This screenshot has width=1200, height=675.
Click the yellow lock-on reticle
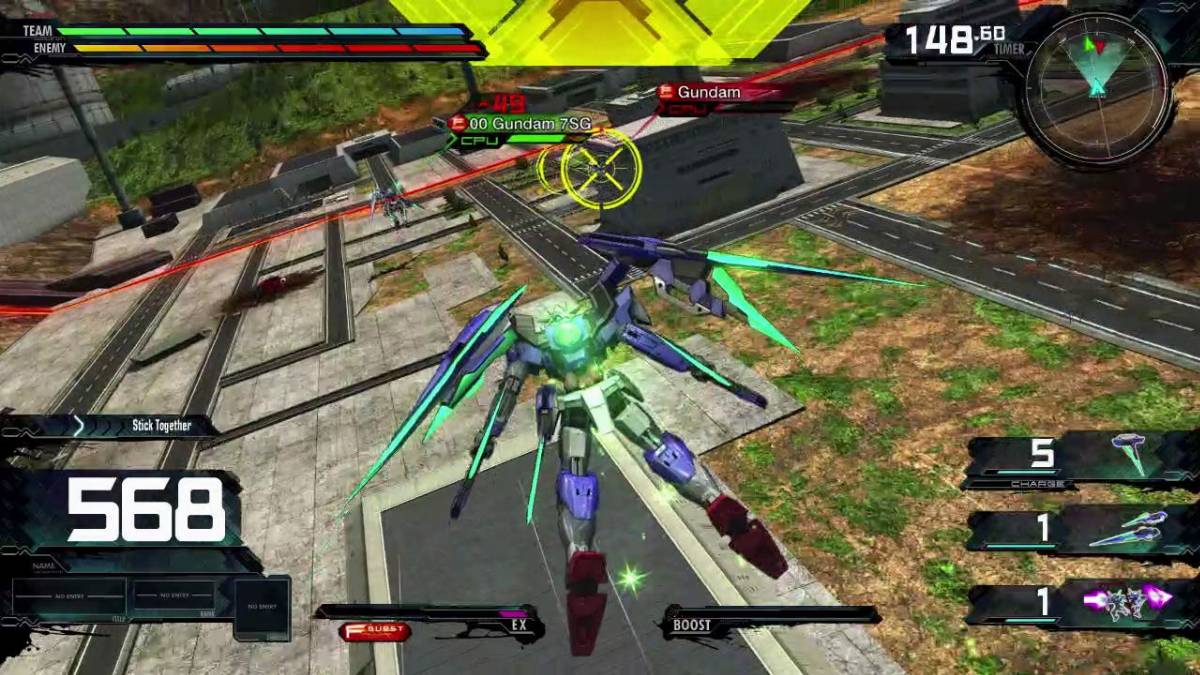point(598,169)
